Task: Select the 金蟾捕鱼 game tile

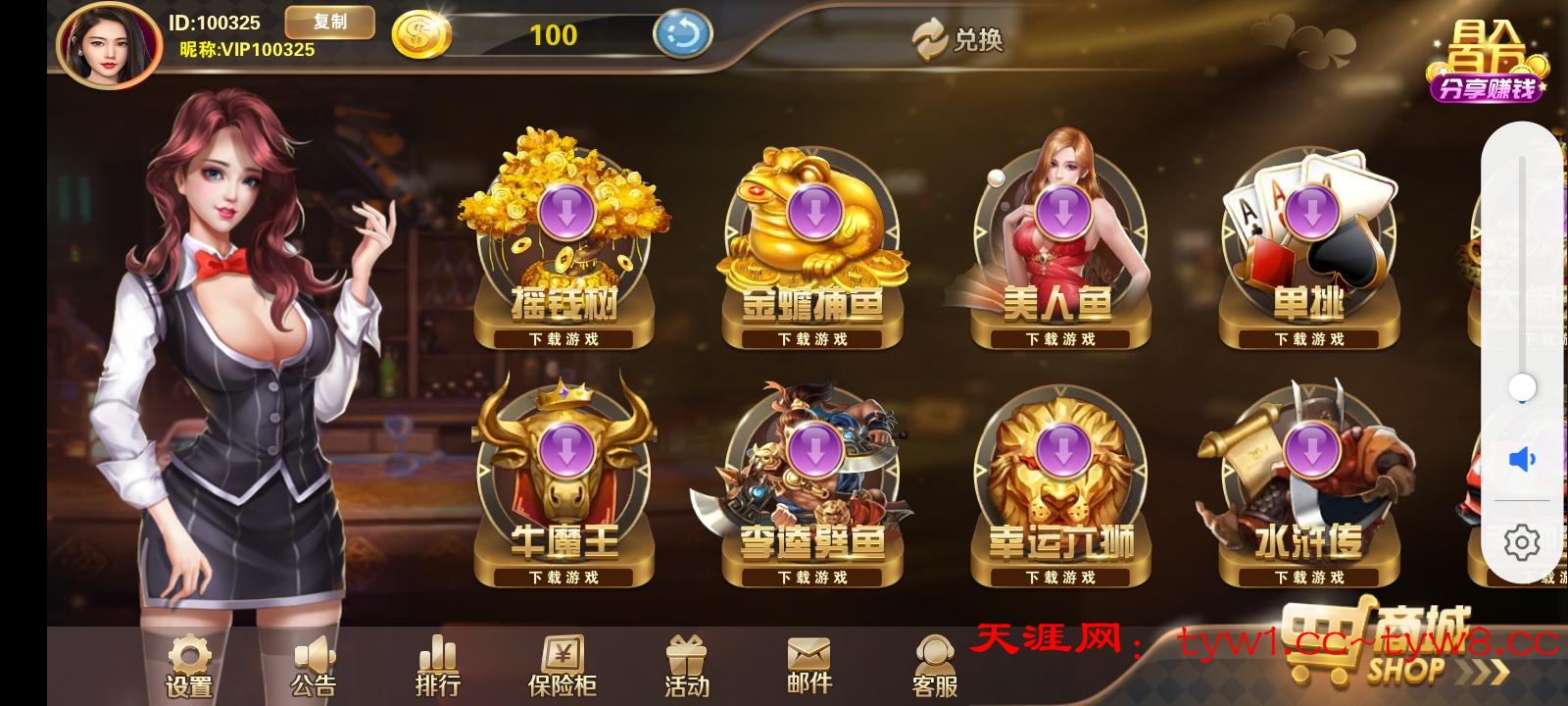Action: click(x=812, y=250)
